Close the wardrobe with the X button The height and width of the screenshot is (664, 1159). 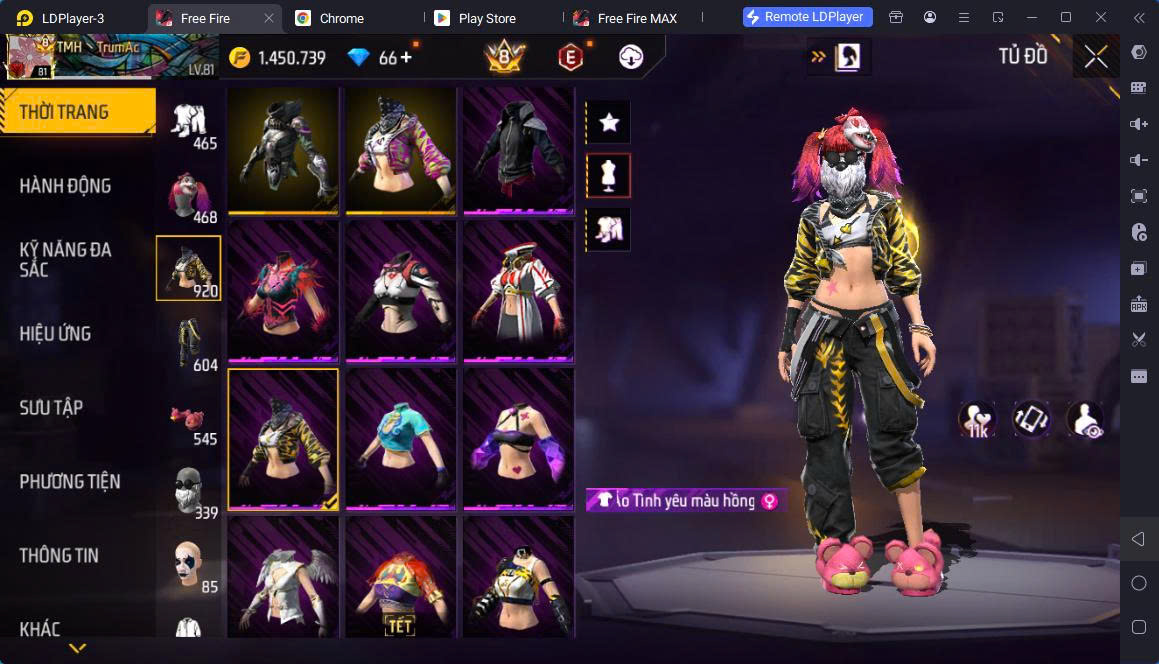click(x=1096, y=57)
